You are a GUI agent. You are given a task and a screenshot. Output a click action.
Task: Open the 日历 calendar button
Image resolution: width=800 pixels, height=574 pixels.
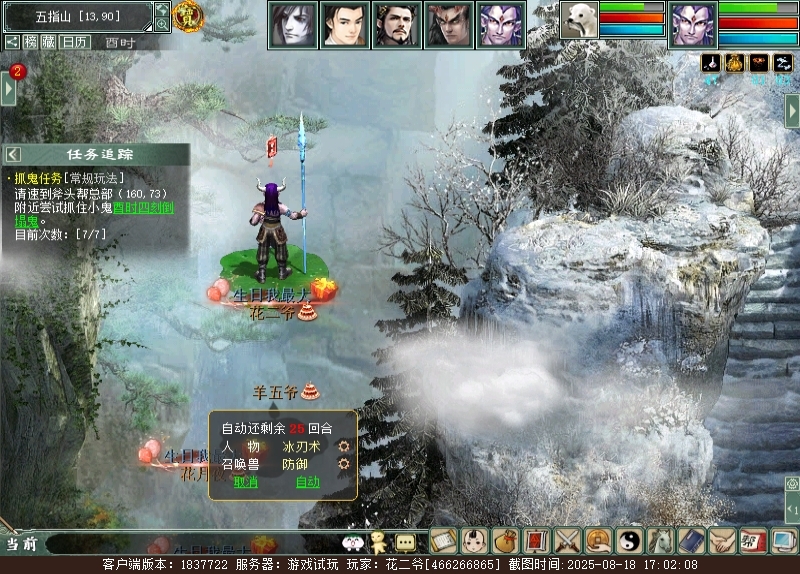pyautogui.click(x=74, y=42)
